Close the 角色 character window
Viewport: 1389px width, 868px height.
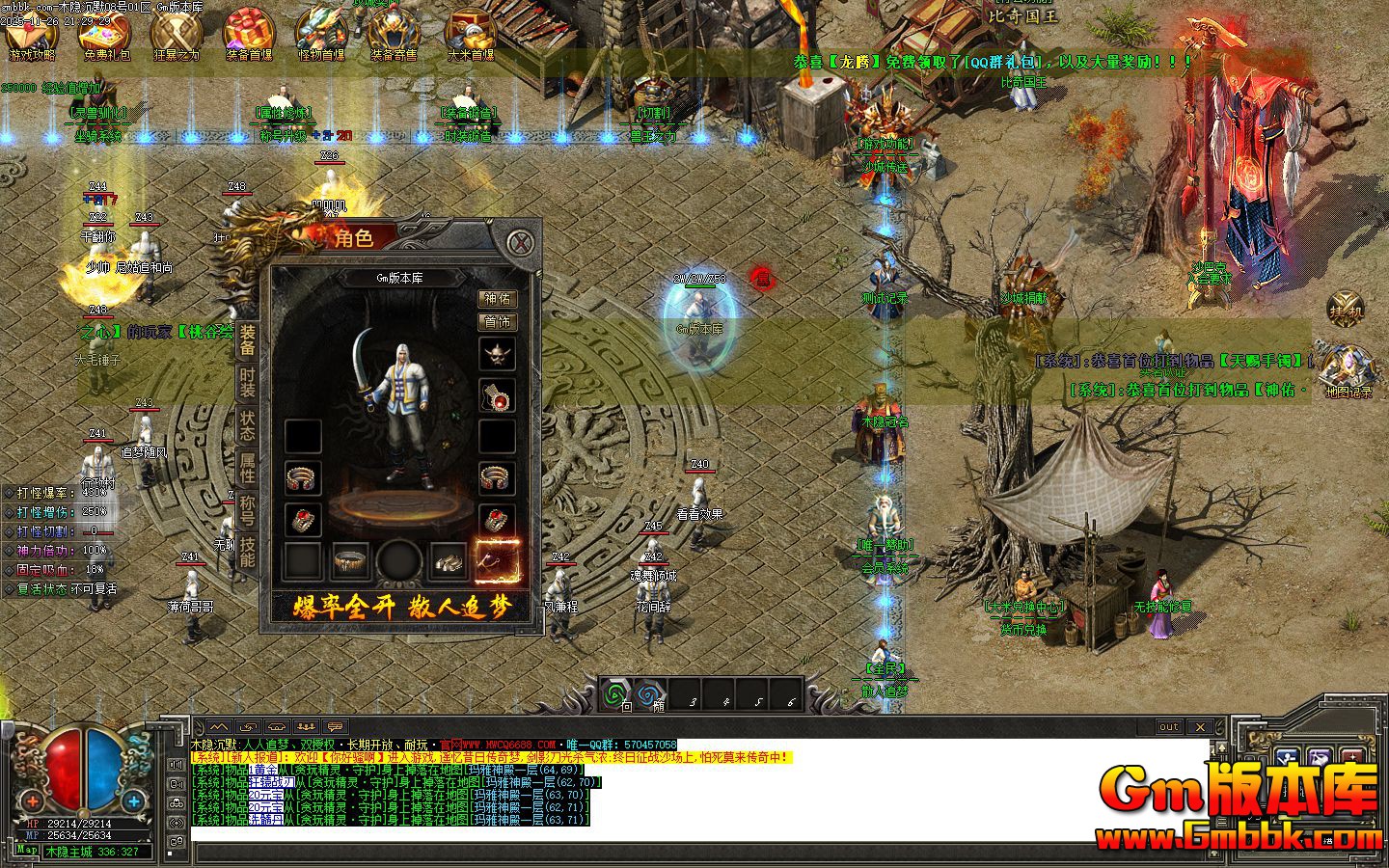pos(521,241)
